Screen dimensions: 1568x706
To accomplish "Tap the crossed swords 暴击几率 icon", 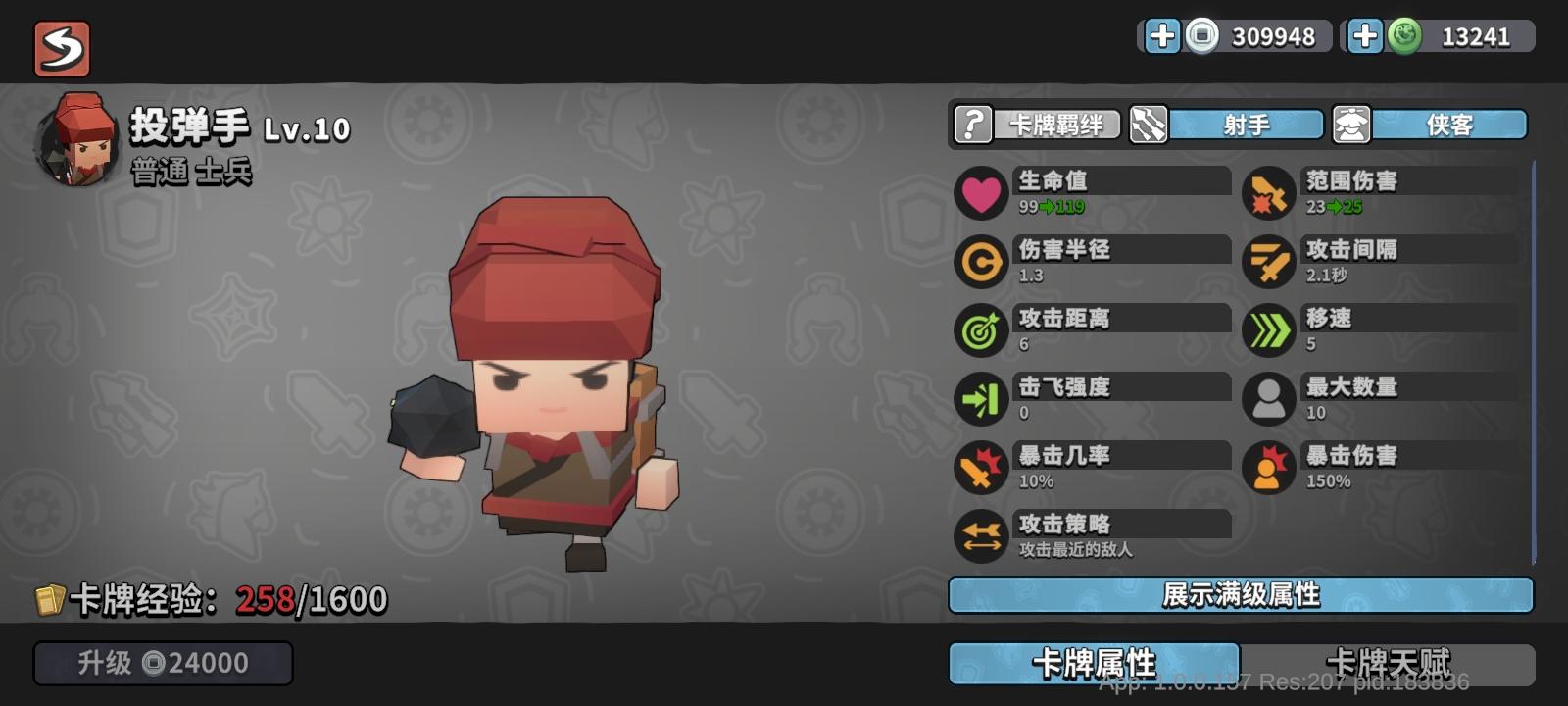I will point(980,468).
